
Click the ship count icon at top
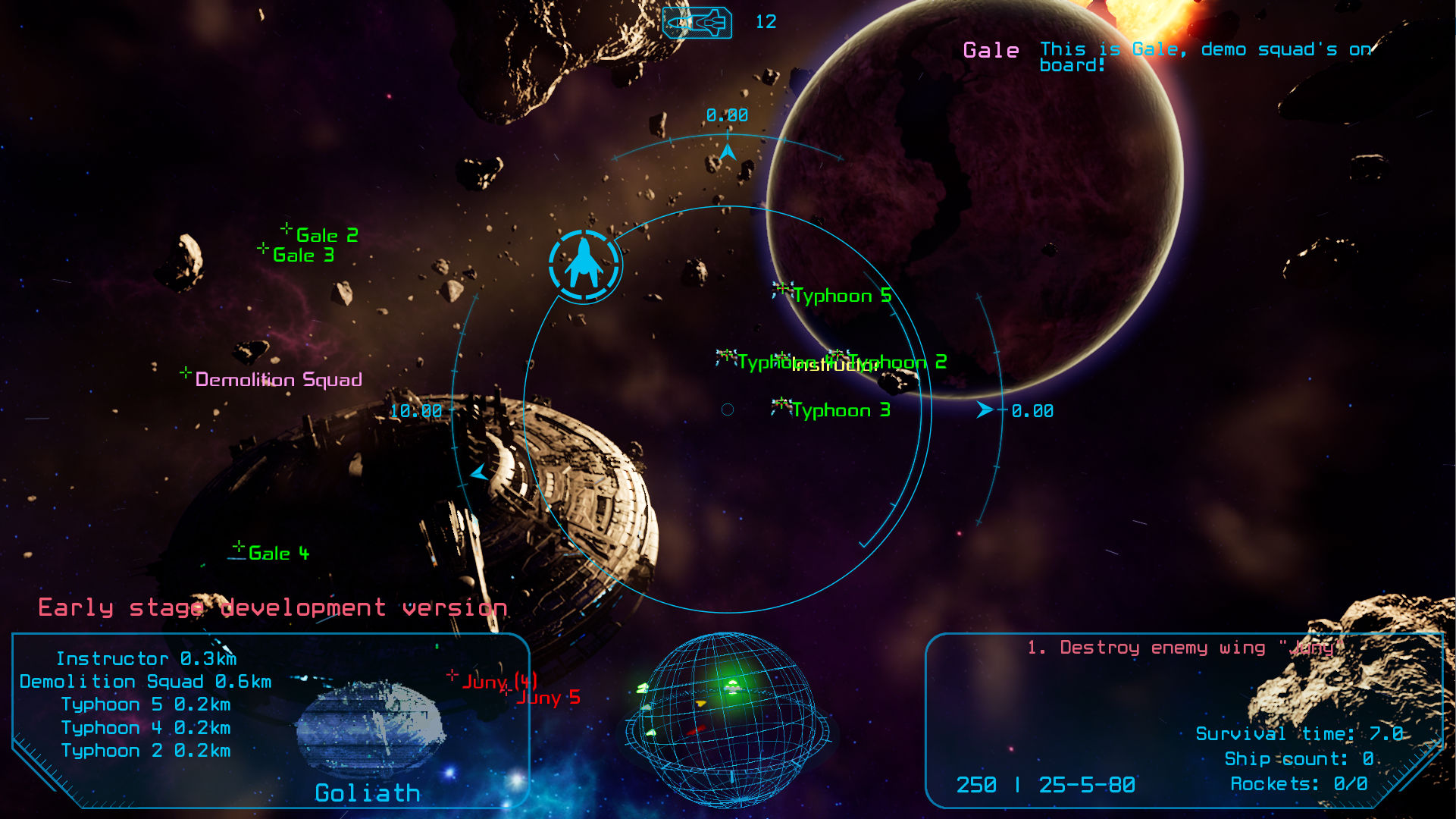point(697,23)
